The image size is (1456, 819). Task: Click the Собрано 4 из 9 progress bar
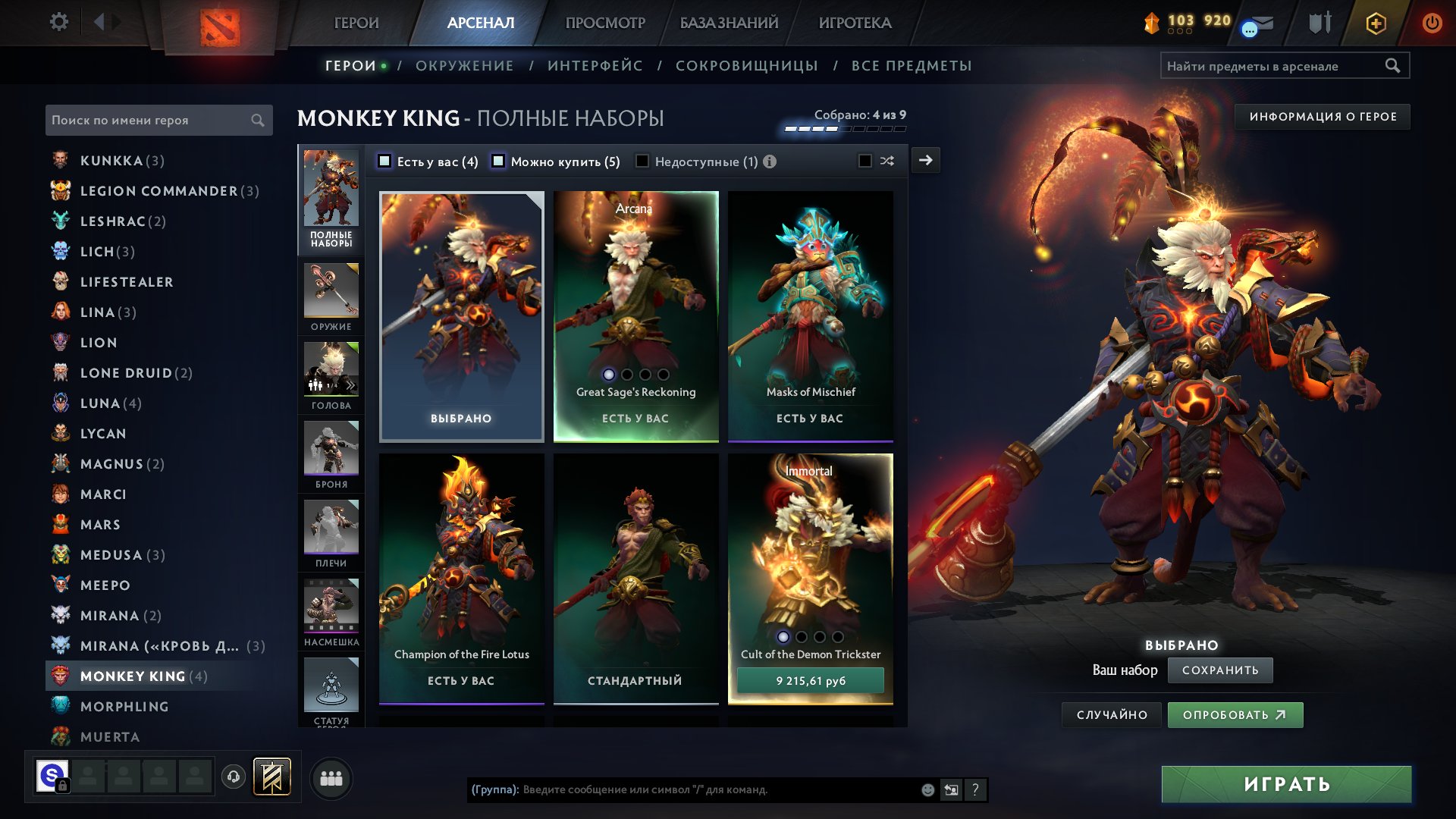tap(844, 128)
